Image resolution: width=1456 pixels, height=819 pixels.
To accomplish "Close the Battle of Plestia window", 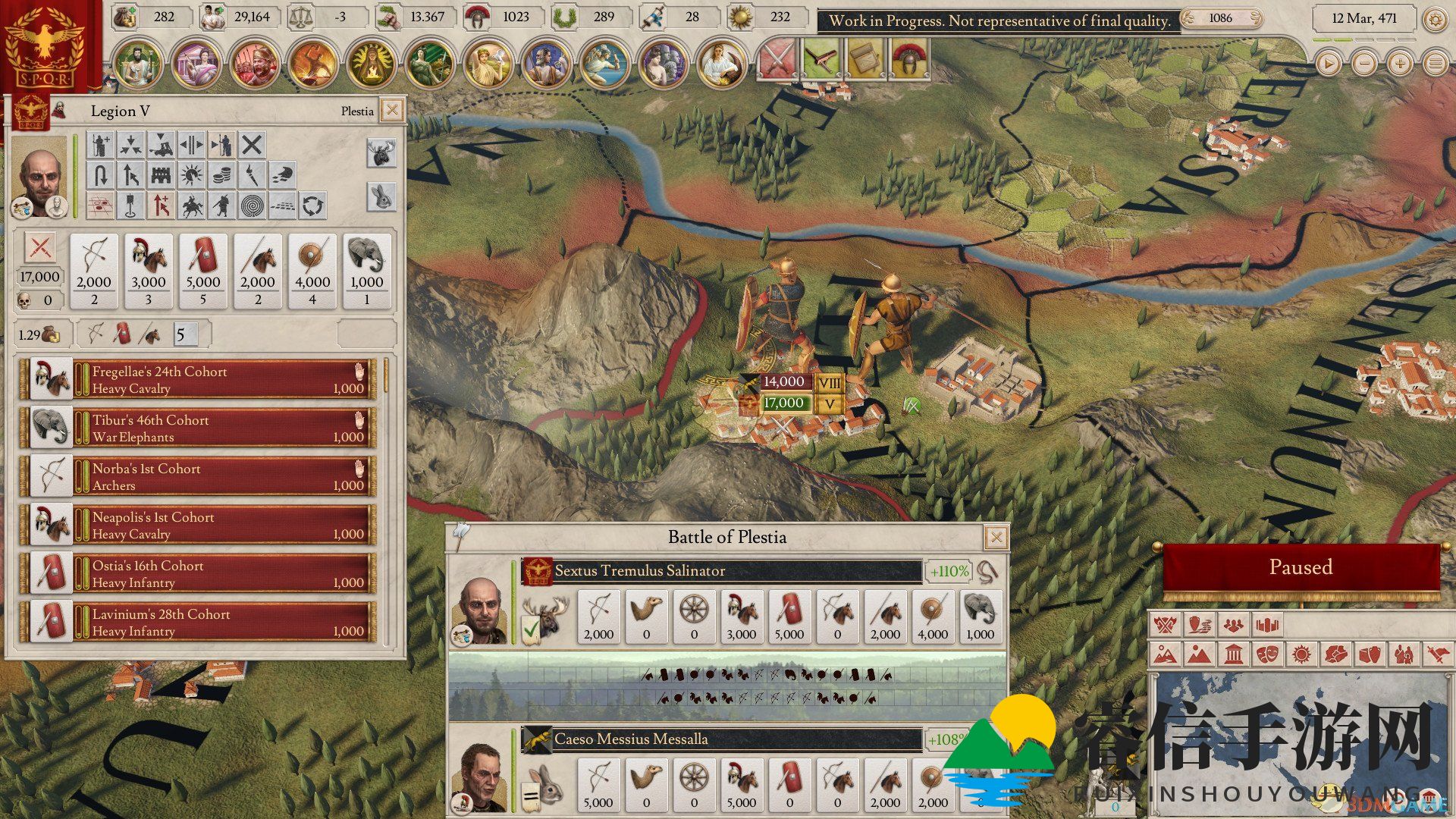I will tap(996, 538).
